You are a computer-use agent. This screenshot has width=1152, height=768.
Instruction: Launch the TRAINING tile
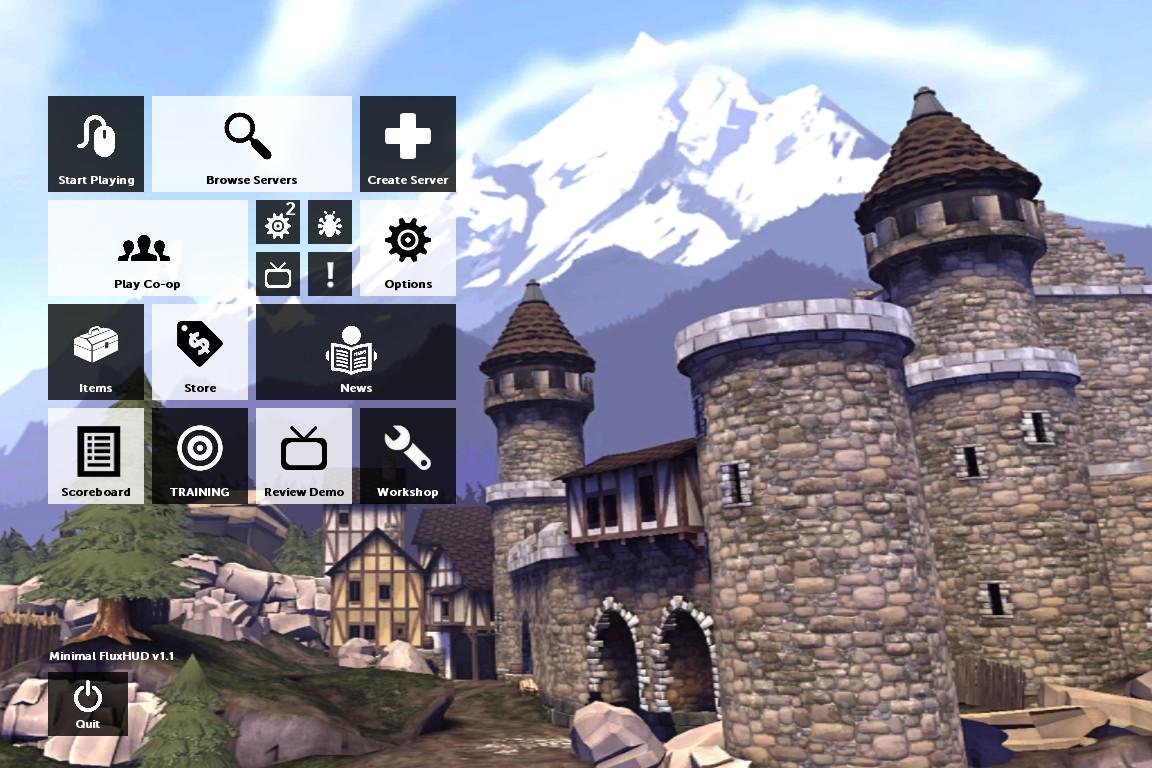click(200, 456)
